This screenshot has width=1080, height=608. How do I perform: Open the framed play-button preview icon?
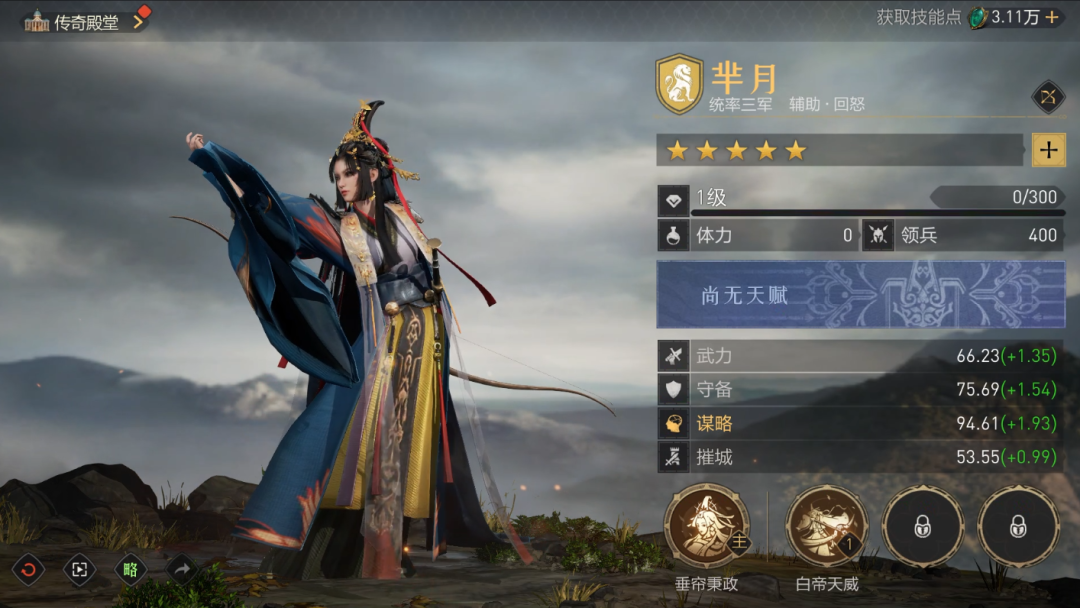78,570
